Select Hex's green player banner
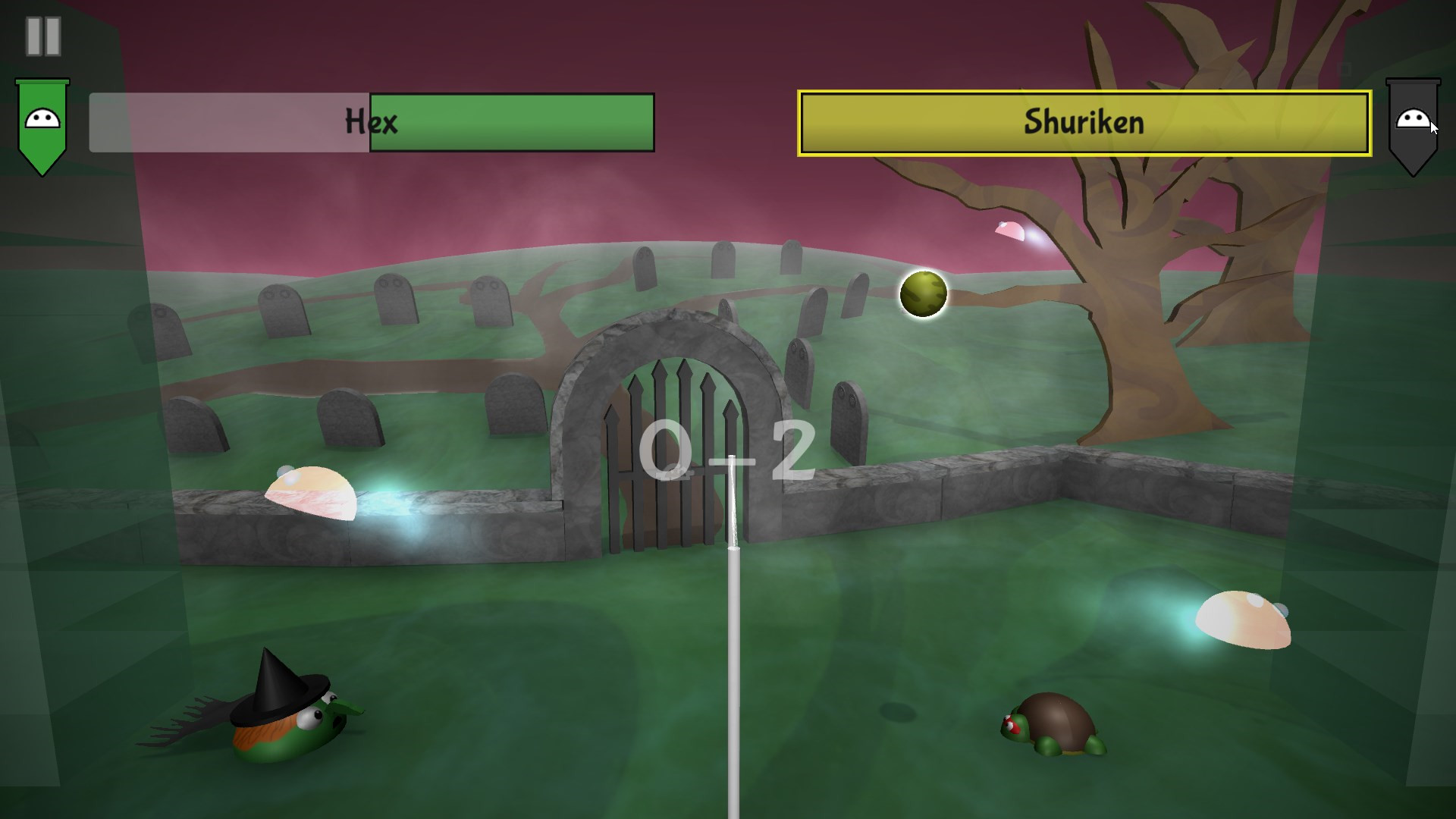The image size is (1456, 819). pos(43,121)
